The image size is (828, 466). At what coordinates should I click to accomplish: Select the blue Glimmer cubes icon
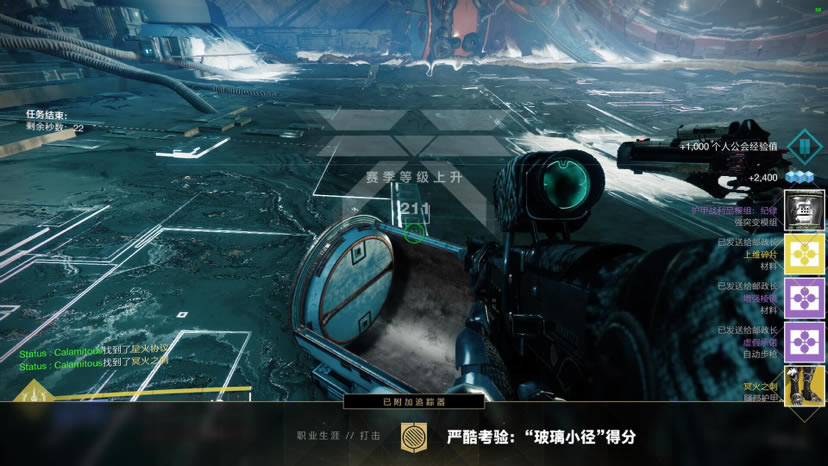[x=799, y=178]
